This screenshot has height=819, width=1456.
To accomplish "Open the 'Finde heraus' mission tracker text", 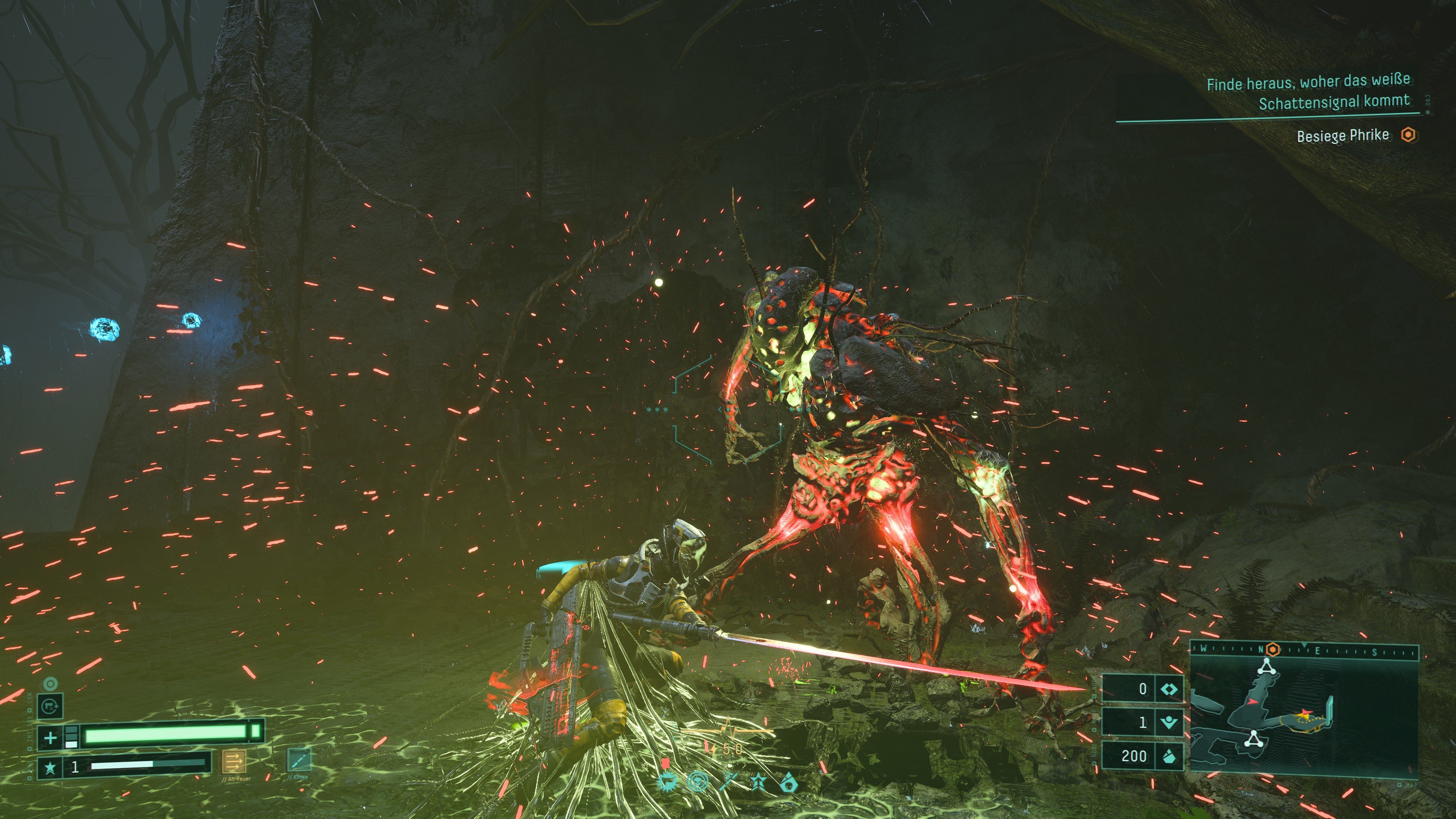I will (1308, 92).
